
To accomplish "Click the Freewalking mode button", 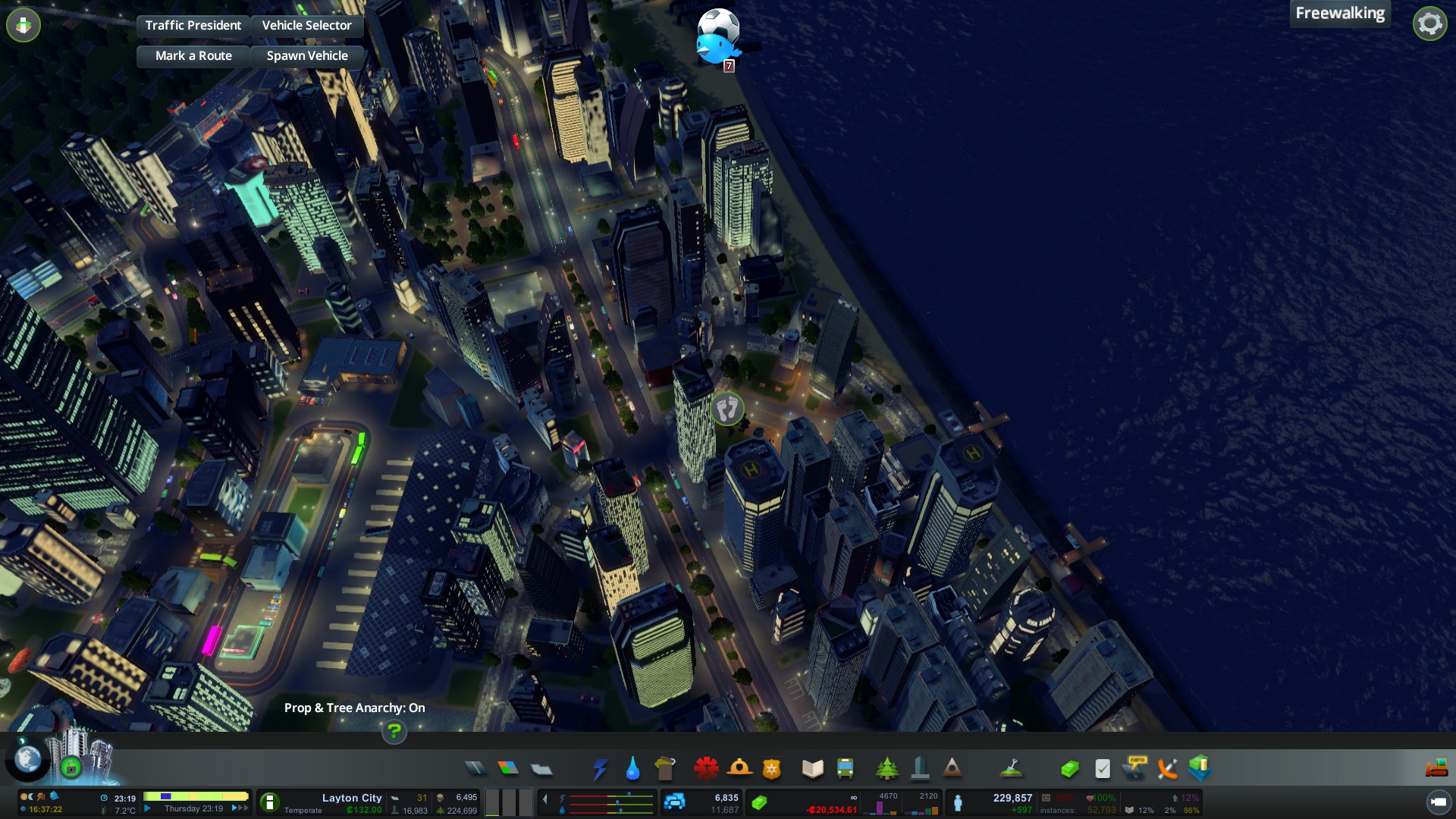I will [1339, 14].
